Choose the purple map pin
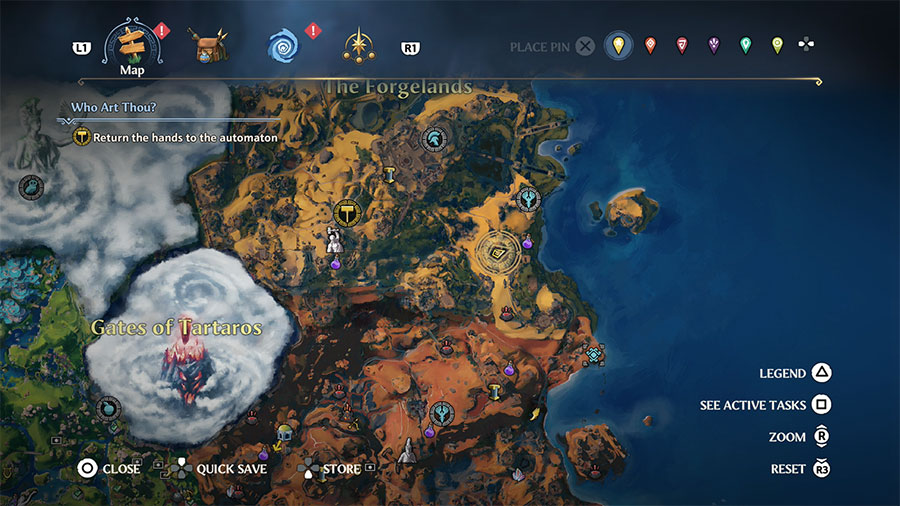The width and height of the screenshot is (900, 506). pyautogui.click(x=713, y=46)
